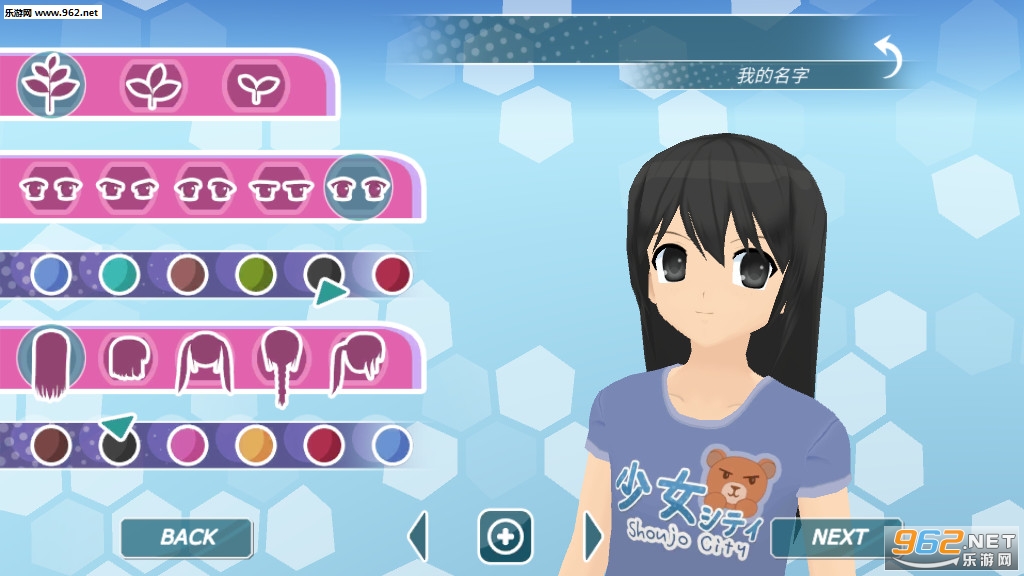
Task: Select the orange hair color swatch
Action: tap(255, 445)
